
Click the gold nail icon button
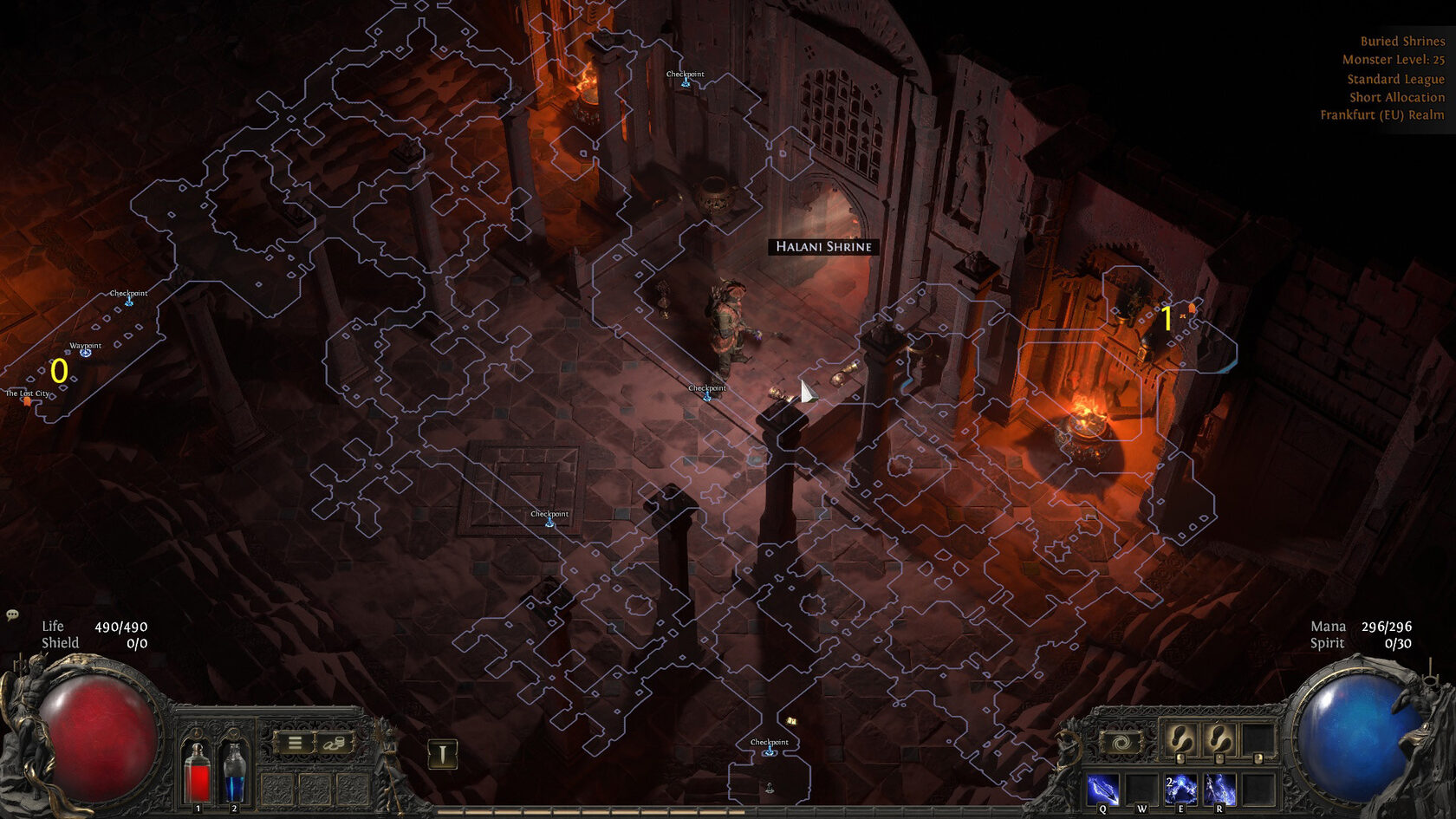(442, 754)
